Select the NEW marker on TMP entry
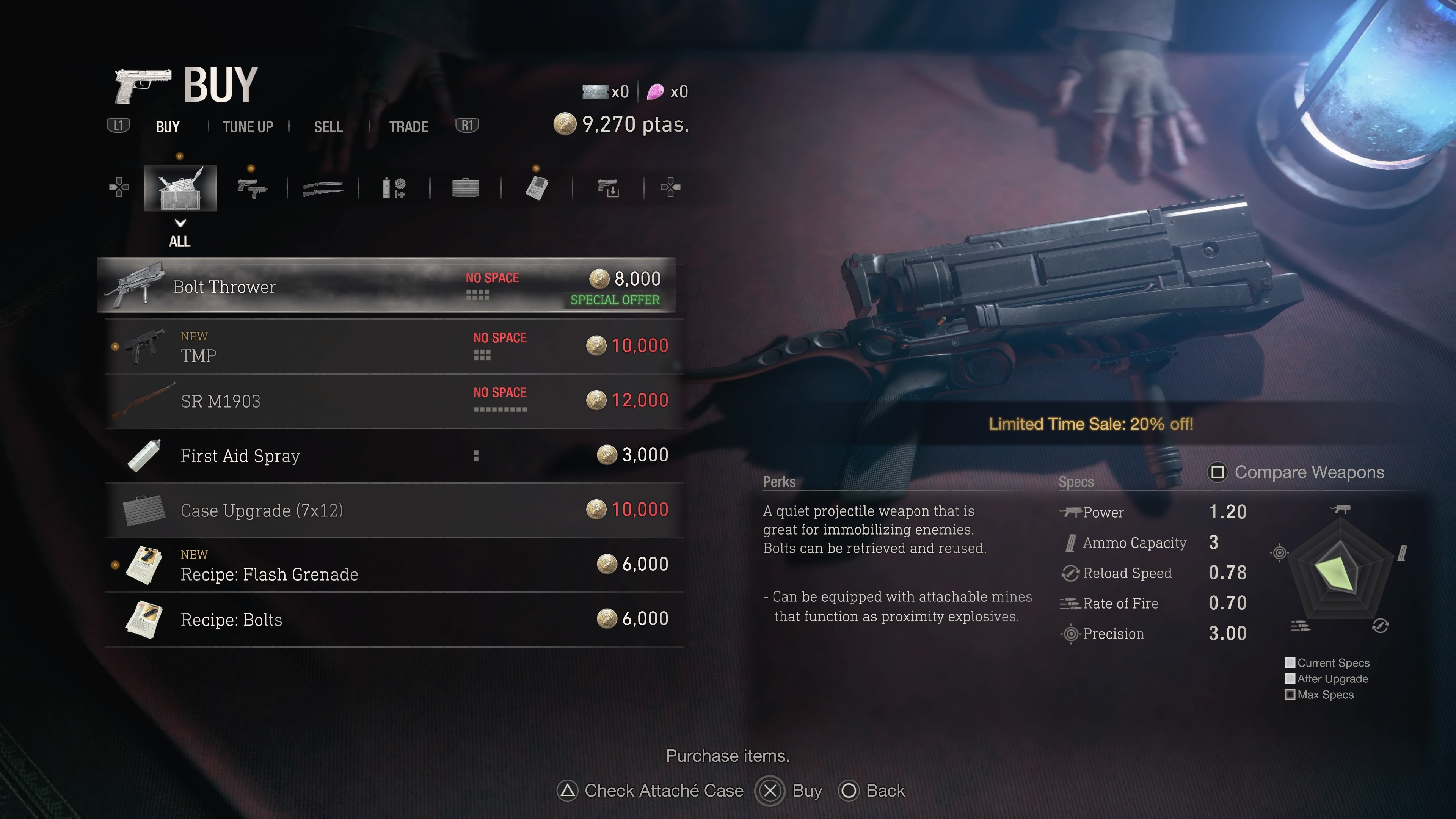1456x819 pixels. click(x=194, y=336)
